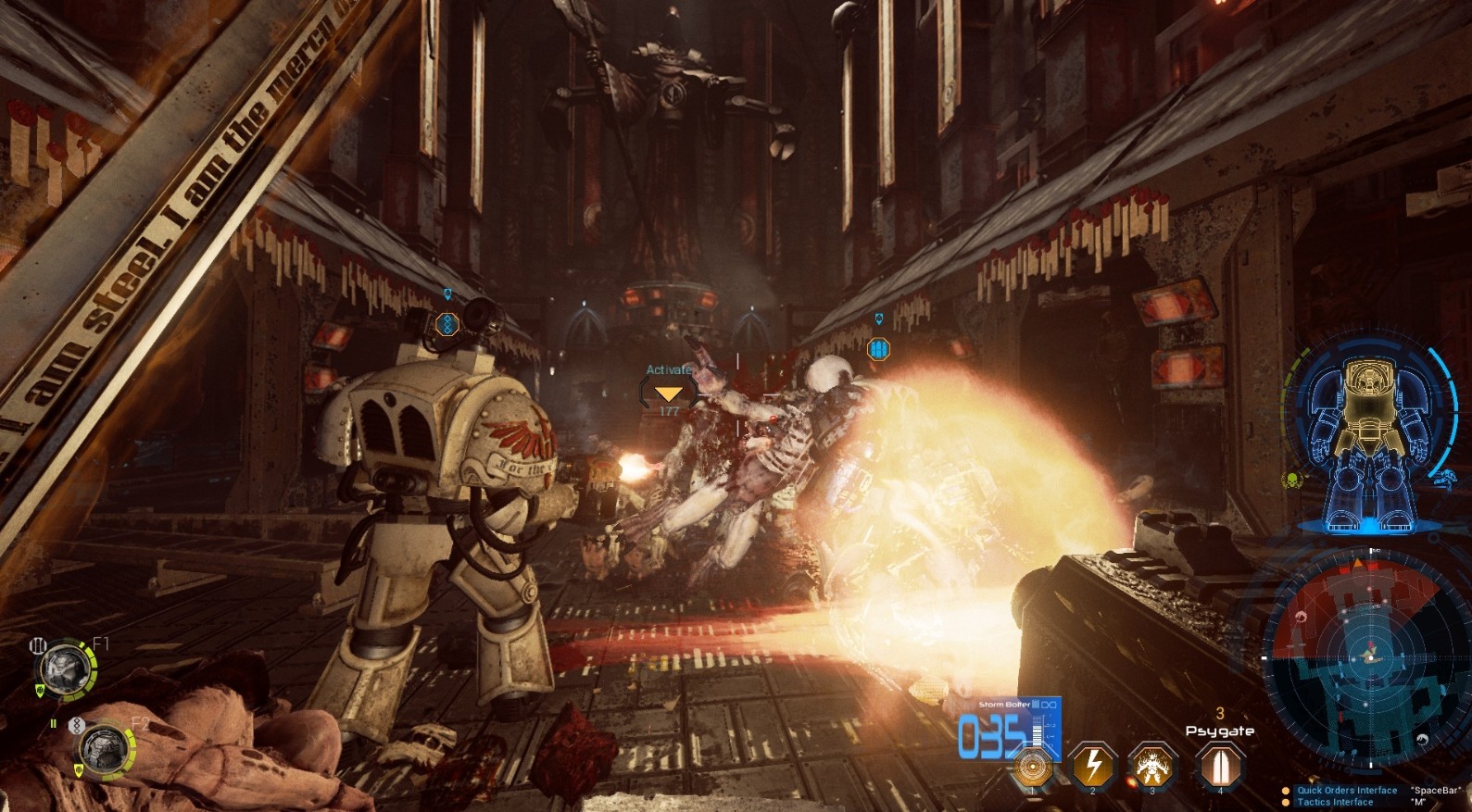Click the Storm Bolter weapon panel
The image size is (1472, 812).
point(1010,728)
